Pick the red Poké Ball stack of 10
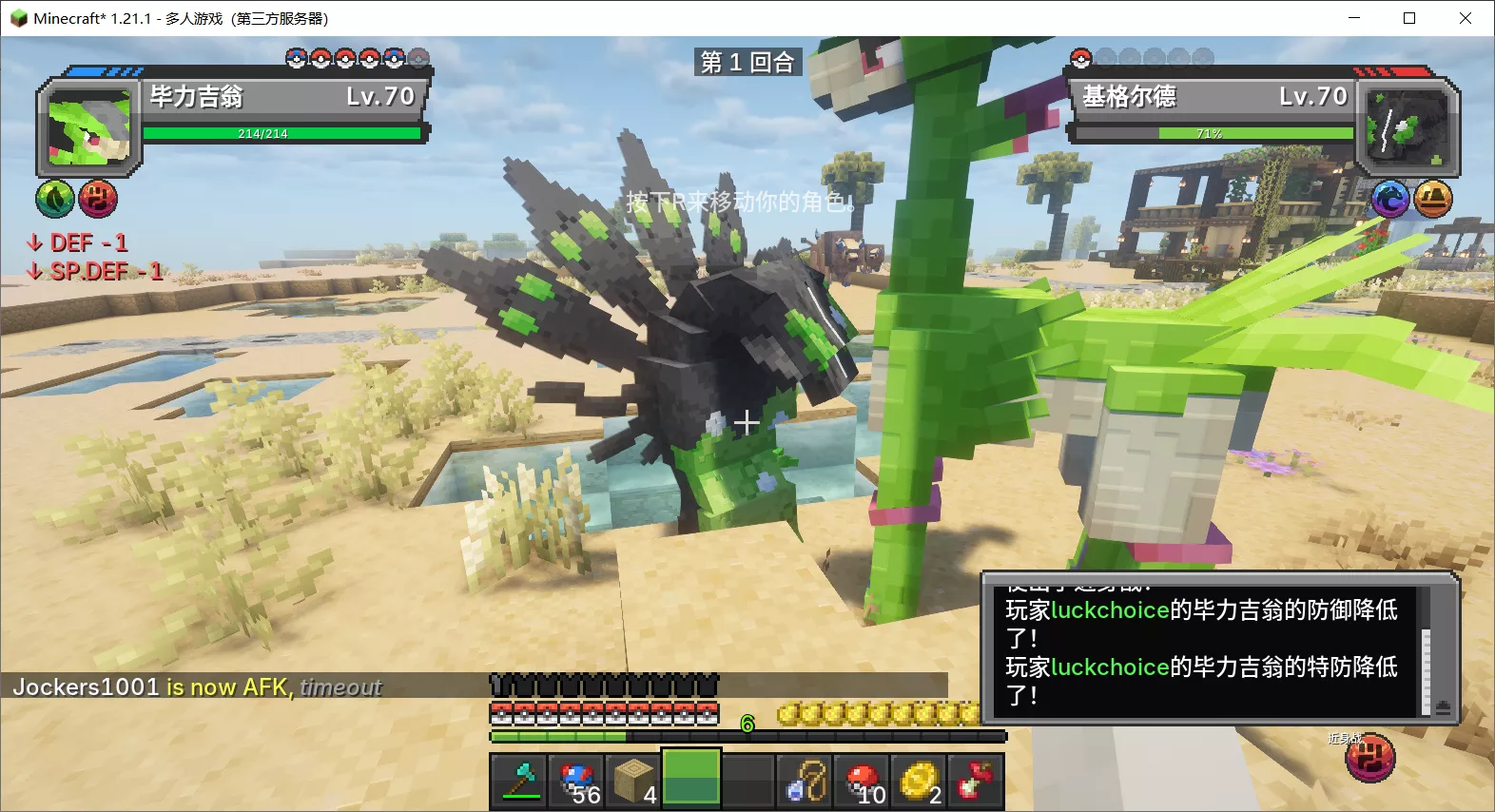Image resolution: width=1495 pixels, height=812 pixels. point(863,781)
